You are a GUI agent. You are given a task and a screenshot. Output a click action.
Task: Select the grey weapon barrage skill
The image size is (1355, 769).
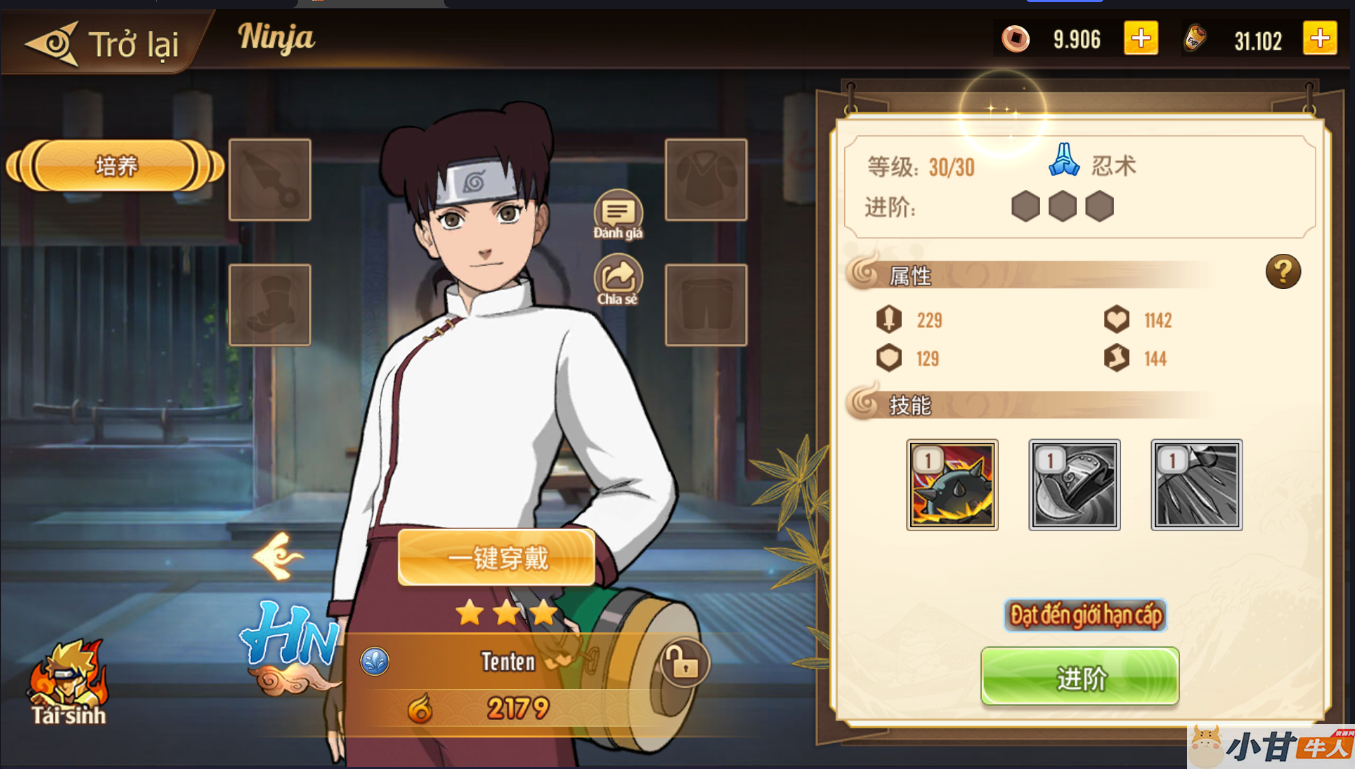point(1196,485)
